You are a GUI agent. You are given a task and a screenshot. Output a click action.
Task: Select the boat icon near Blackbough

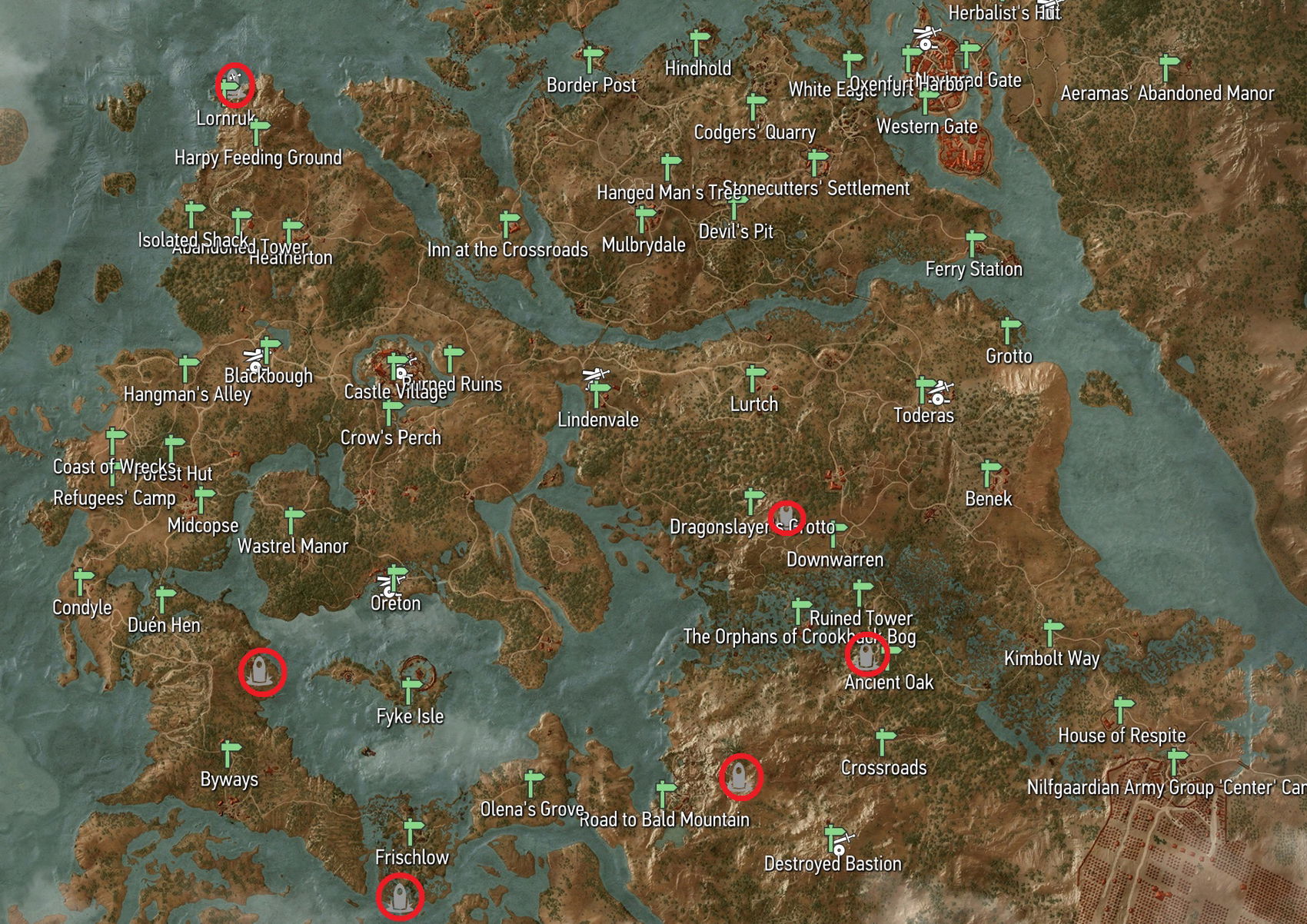tap(254, 355)
